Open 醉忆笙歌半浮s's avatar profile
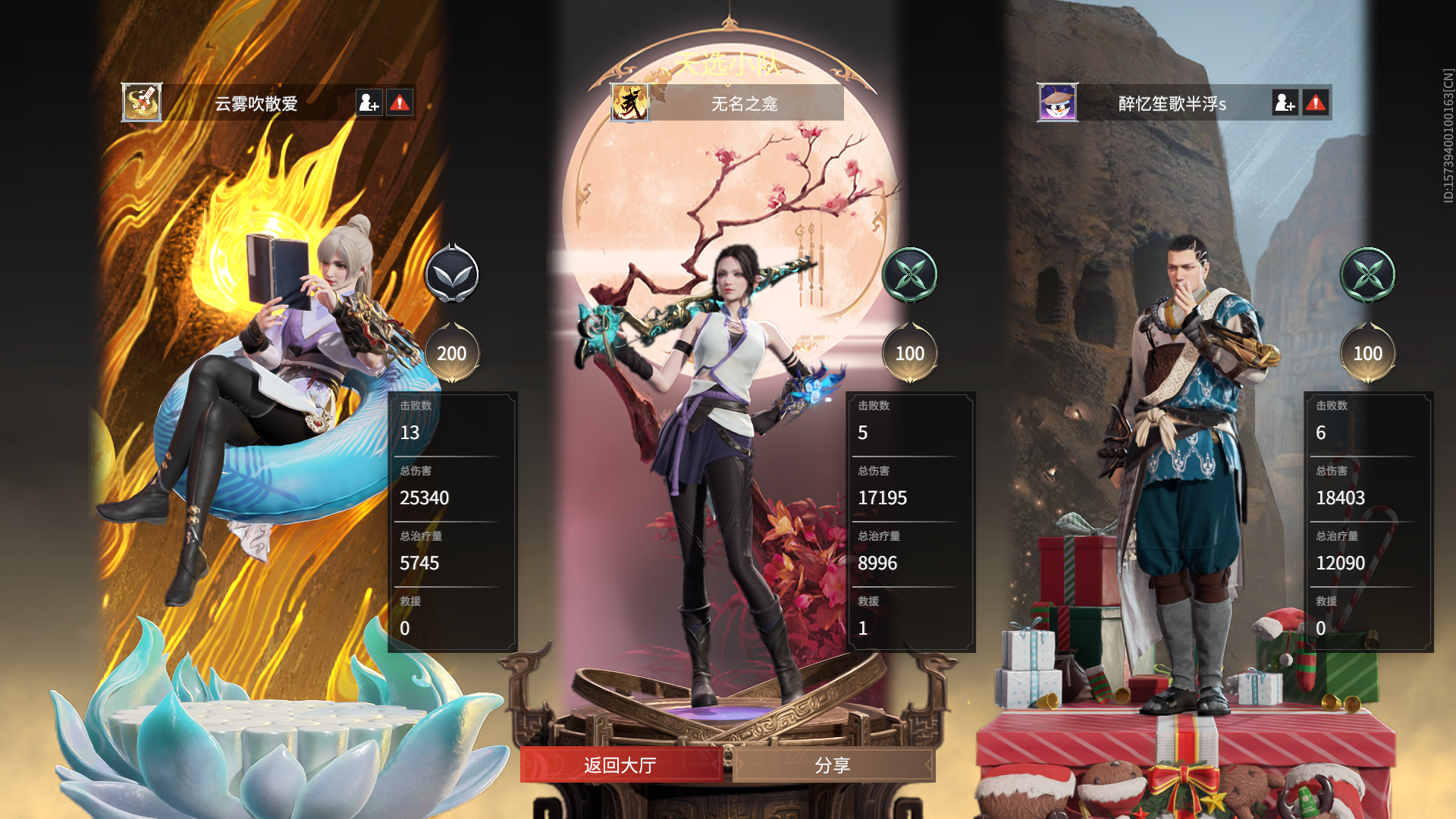 click(x=1058, y=103)
